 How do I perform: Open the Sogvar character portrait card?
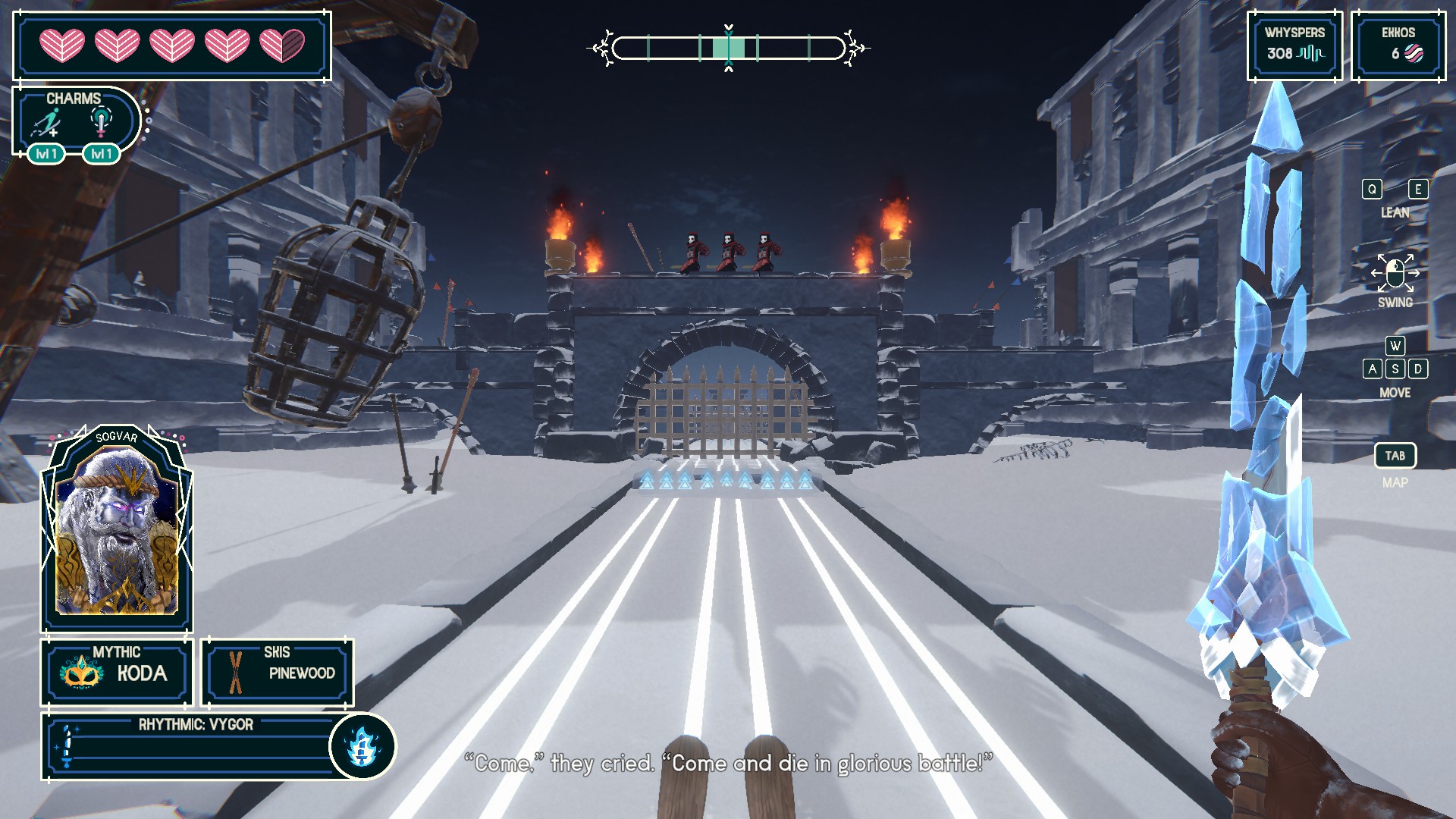117,529
